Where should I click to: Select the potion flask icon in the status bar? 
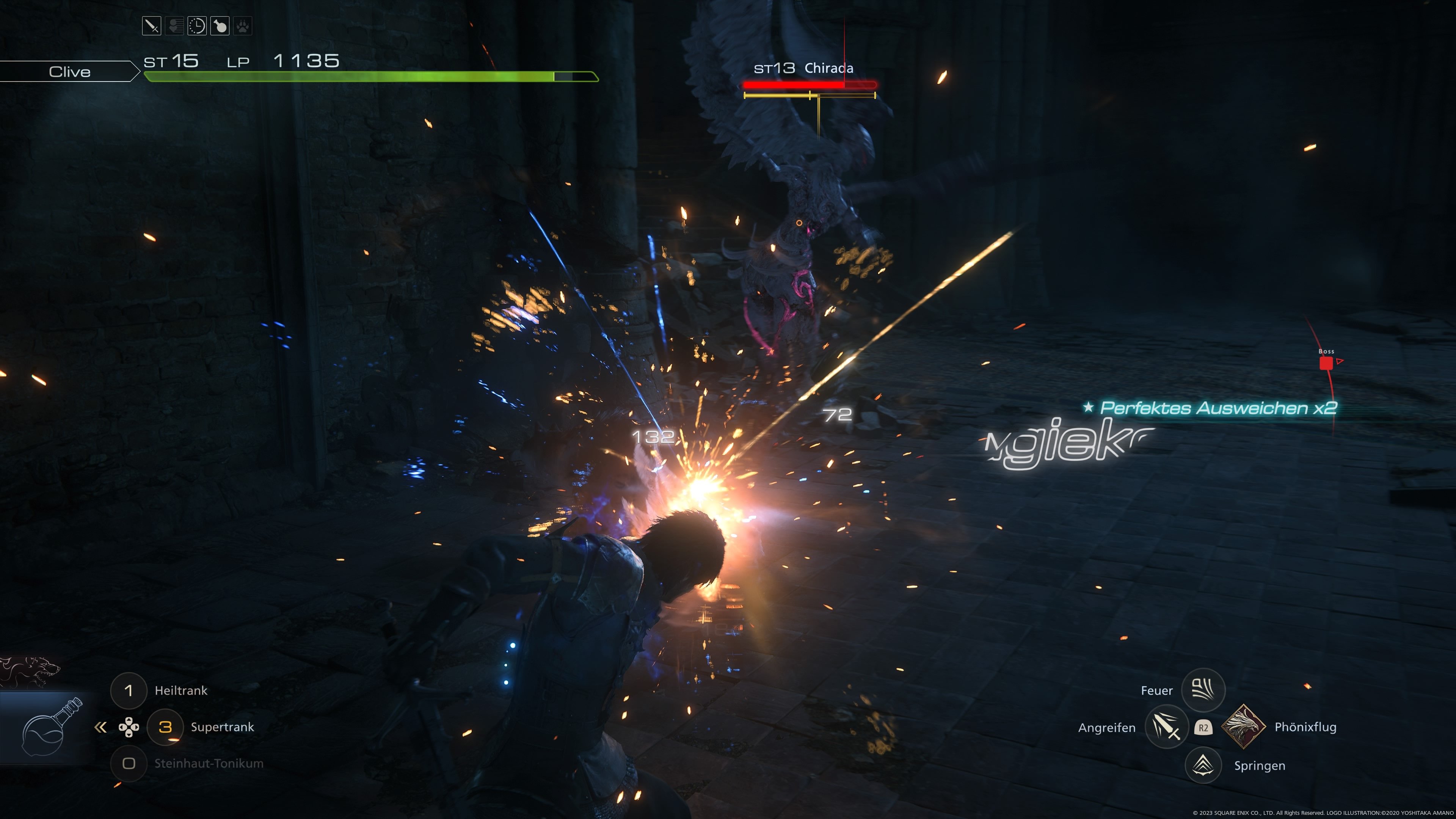pos(220,25)
